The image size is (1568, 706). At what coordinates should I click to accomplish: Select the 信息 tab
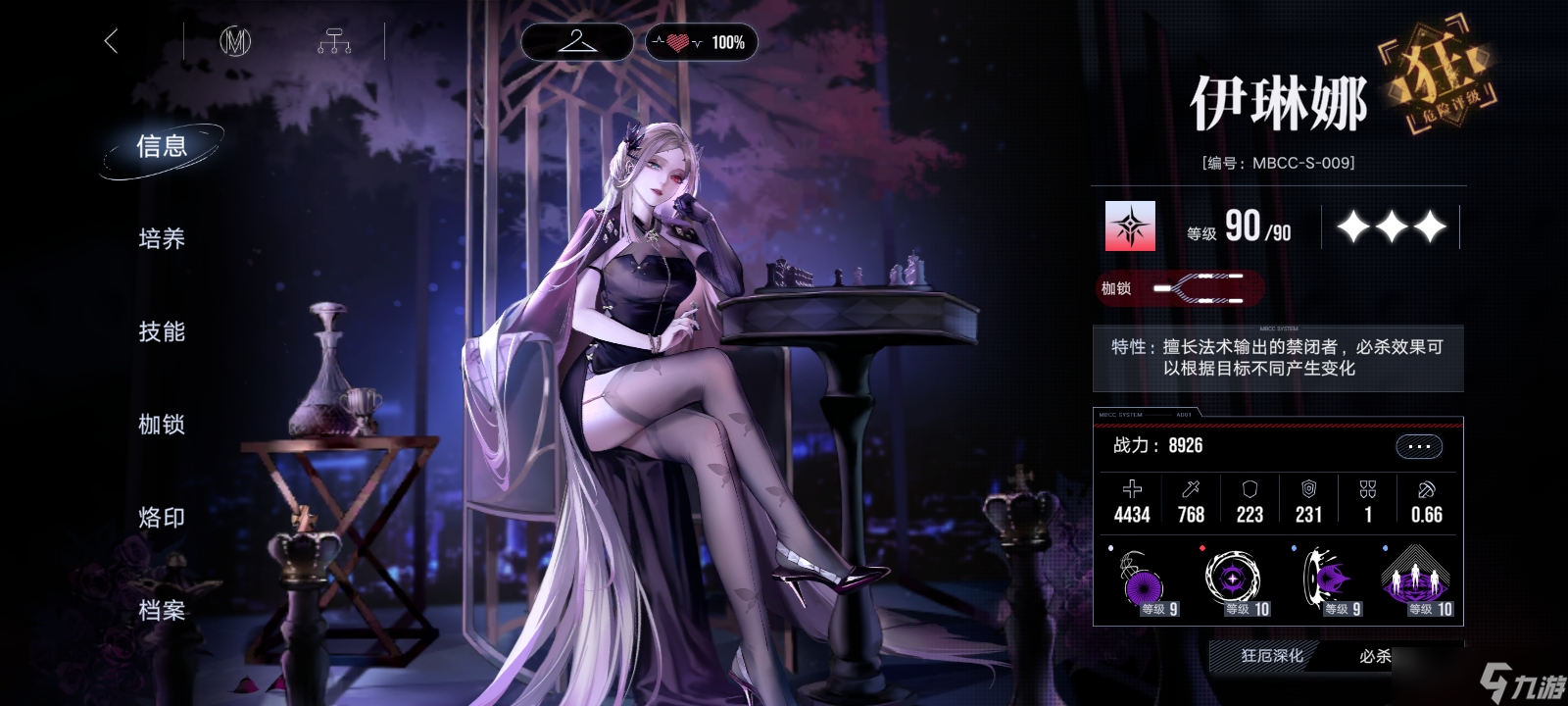coord(162,147)
